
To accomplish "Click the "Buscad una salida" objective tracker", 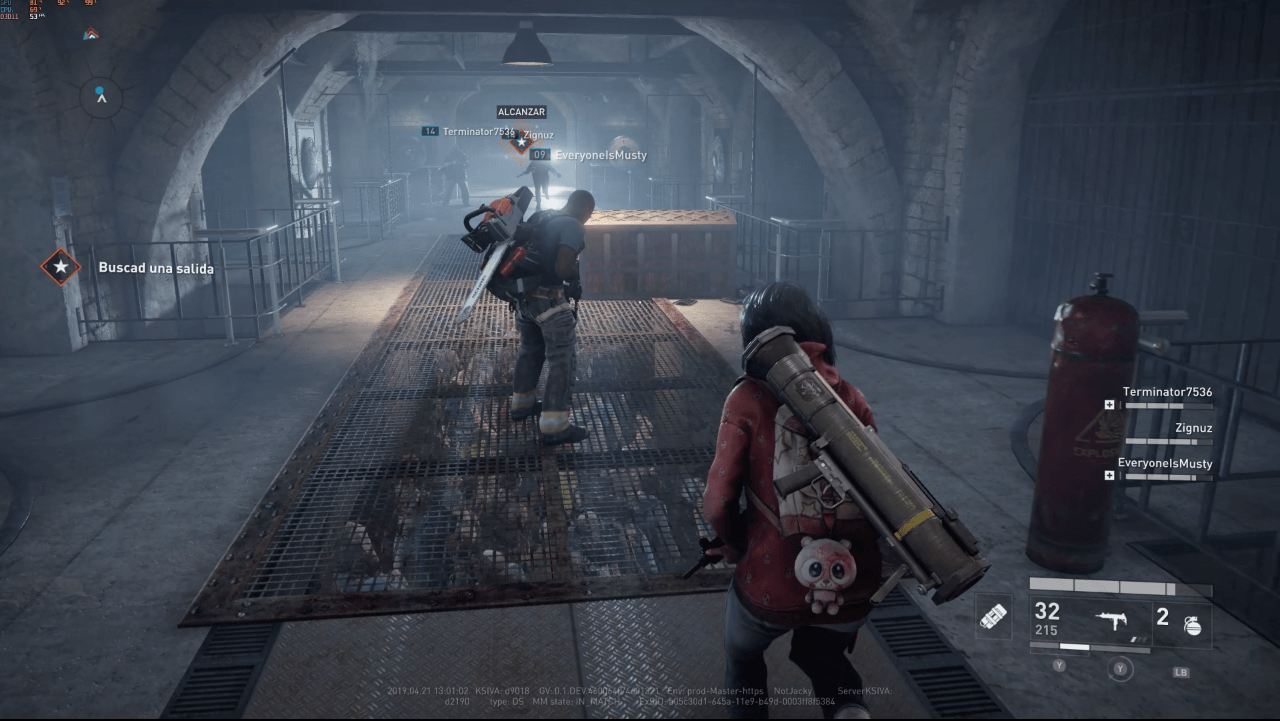I will click(155, 268).
